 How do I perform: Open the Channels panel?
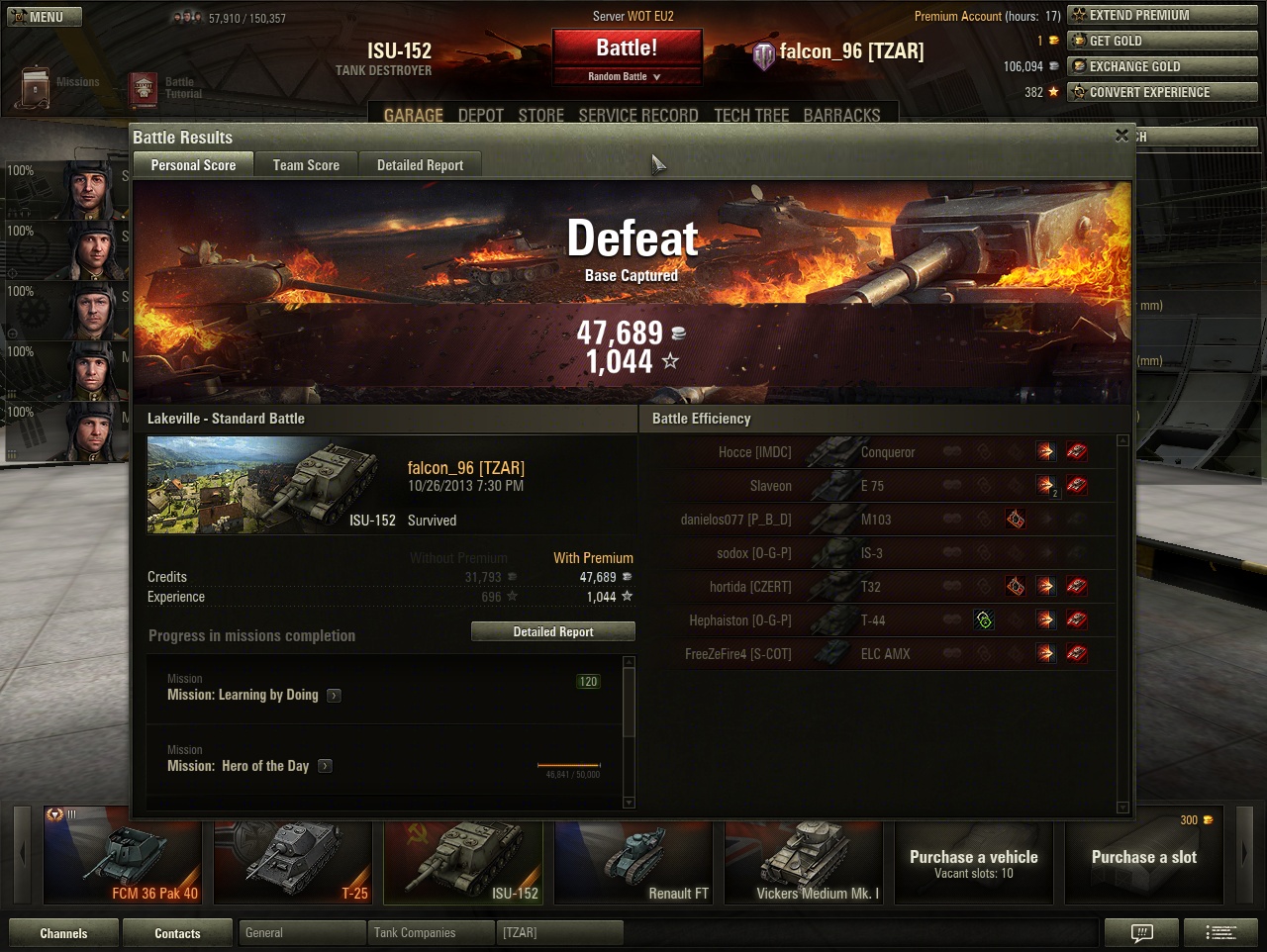pos(63,933)
